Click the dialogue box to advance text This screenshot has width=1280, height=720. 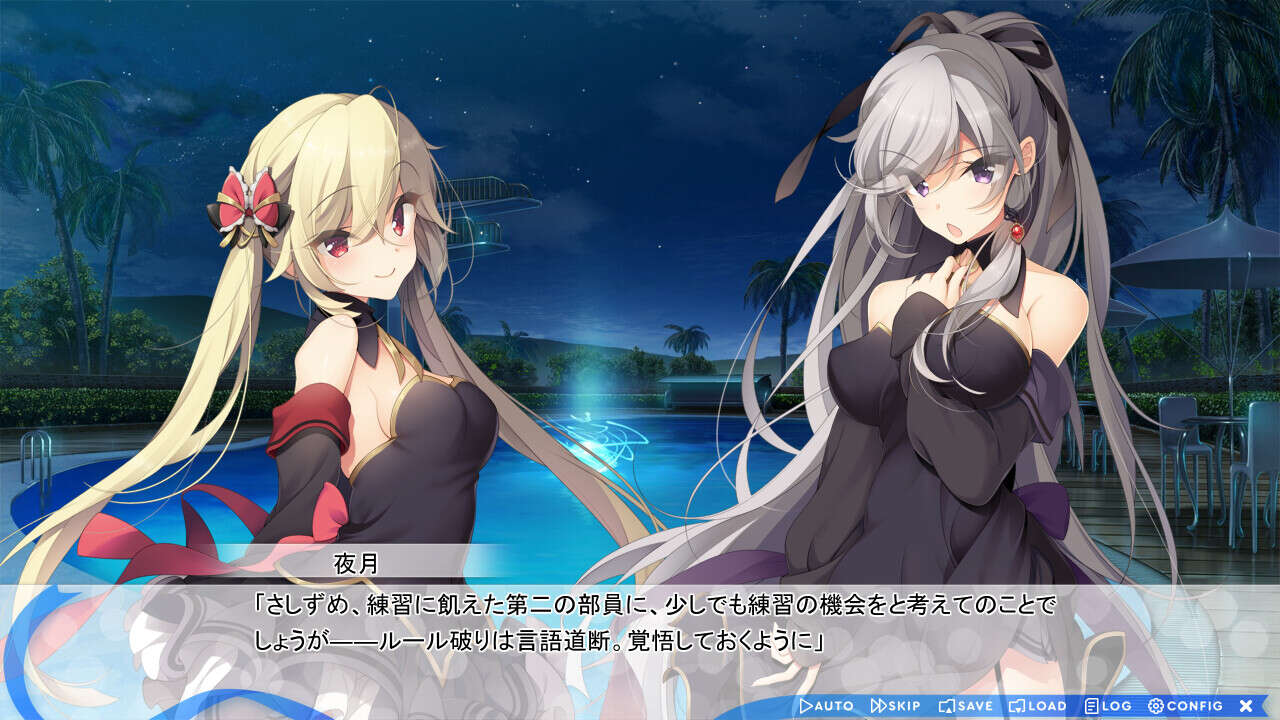[x=640, y=625]
